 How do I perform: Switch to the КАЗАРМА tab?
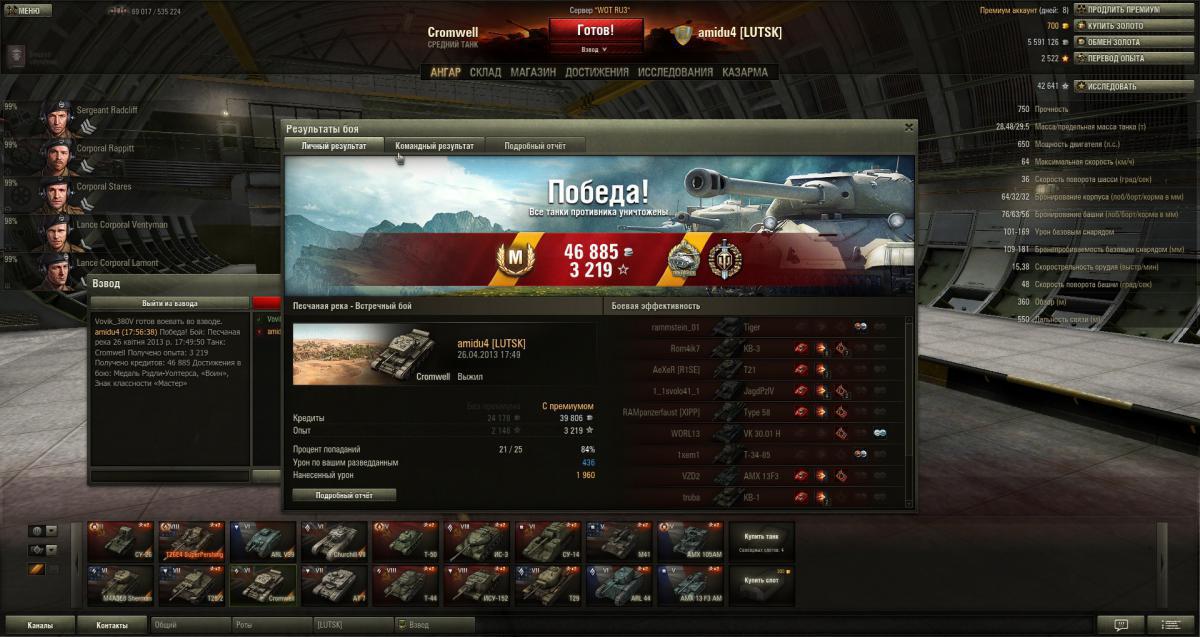[x=744, y=72]
